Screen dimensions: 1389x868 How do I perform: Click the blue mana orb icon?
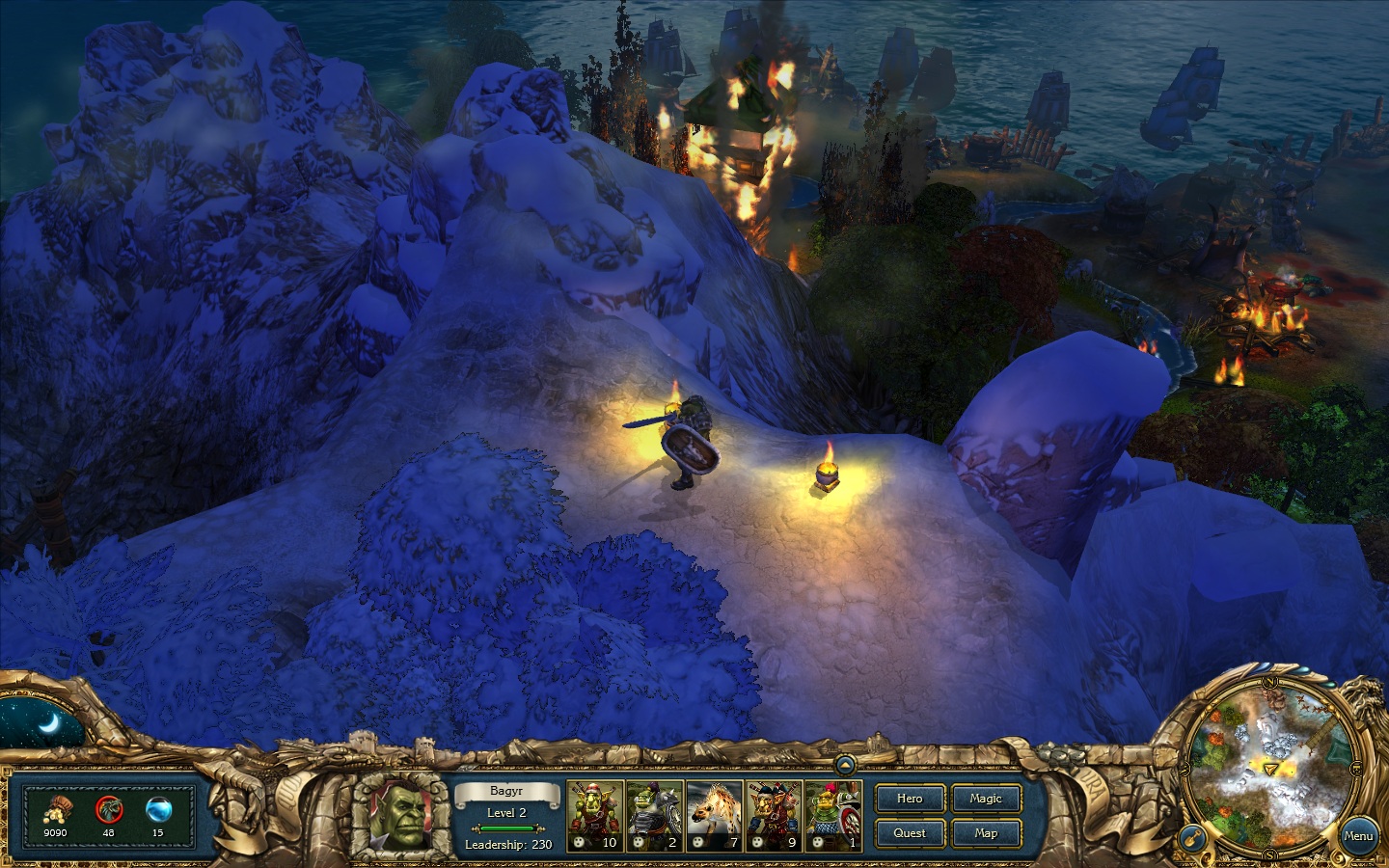click(x=158, y=809)
